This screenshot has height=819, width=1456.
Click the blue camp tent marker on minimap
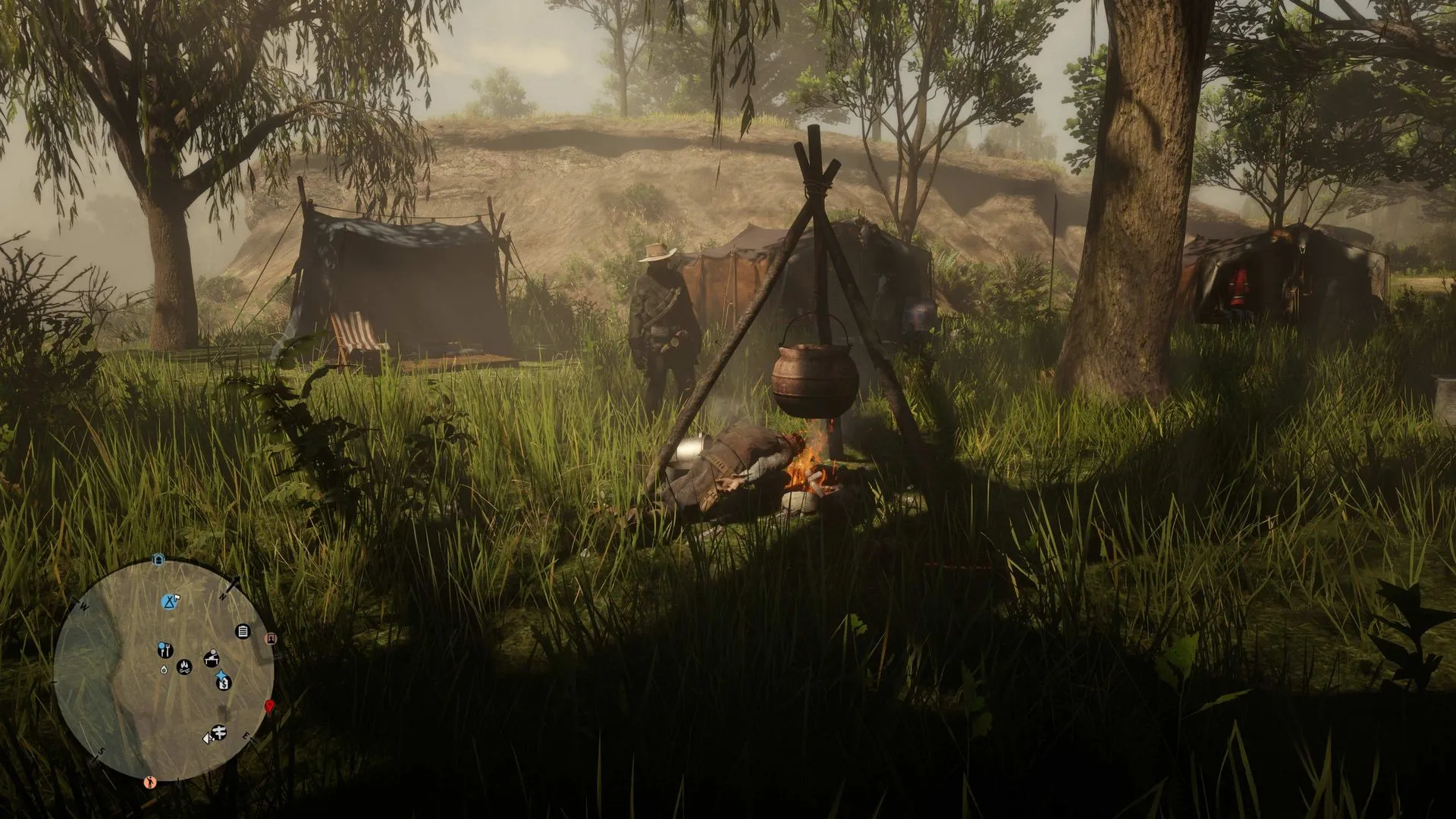[170, 602]
